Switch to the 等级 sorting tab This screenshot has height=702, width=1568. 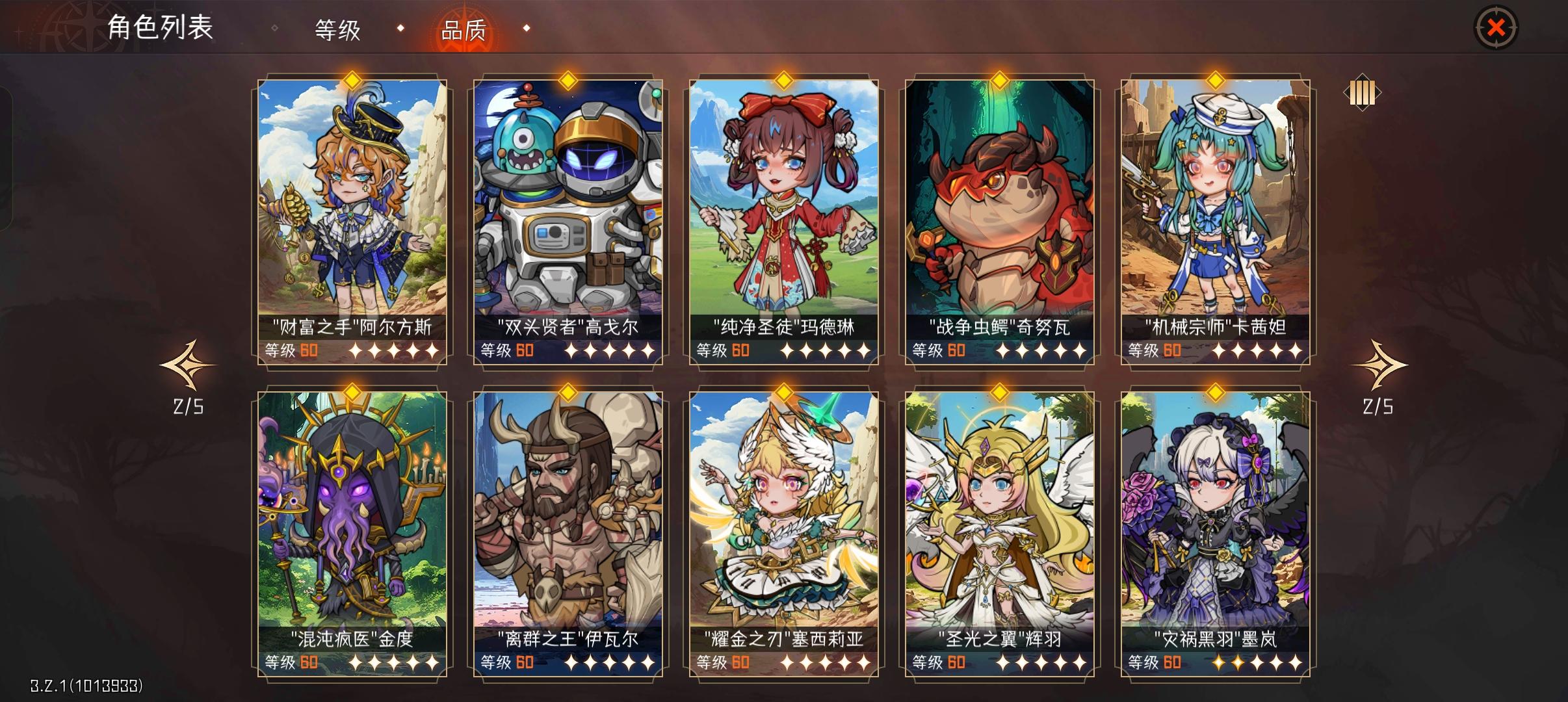click(337, 29)
